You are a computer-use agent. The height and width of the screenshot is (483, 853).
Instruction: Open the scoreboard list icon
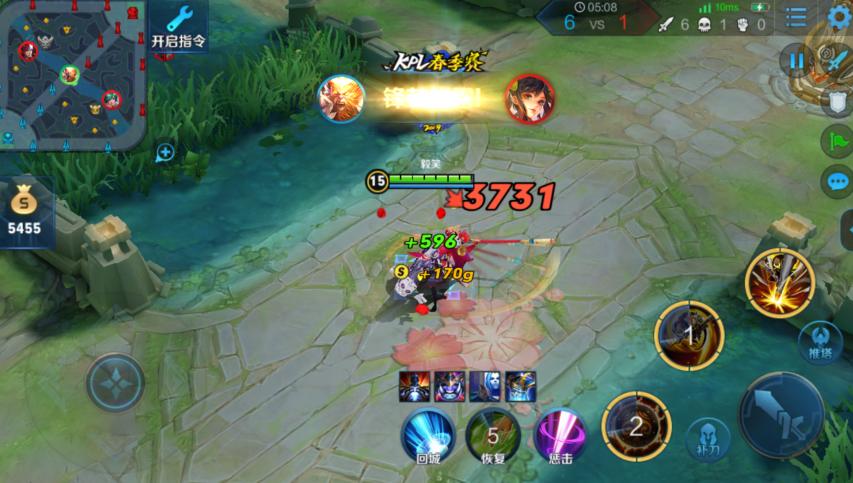click(796, 17)
